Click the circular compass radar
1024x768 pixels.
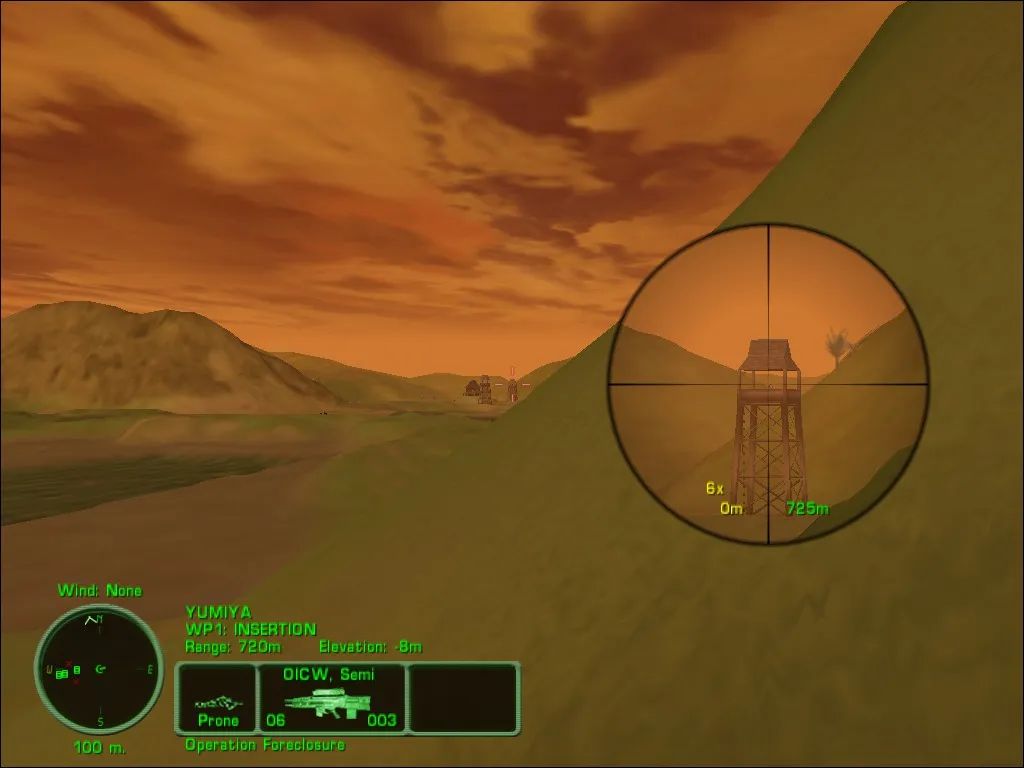point(99,668)
